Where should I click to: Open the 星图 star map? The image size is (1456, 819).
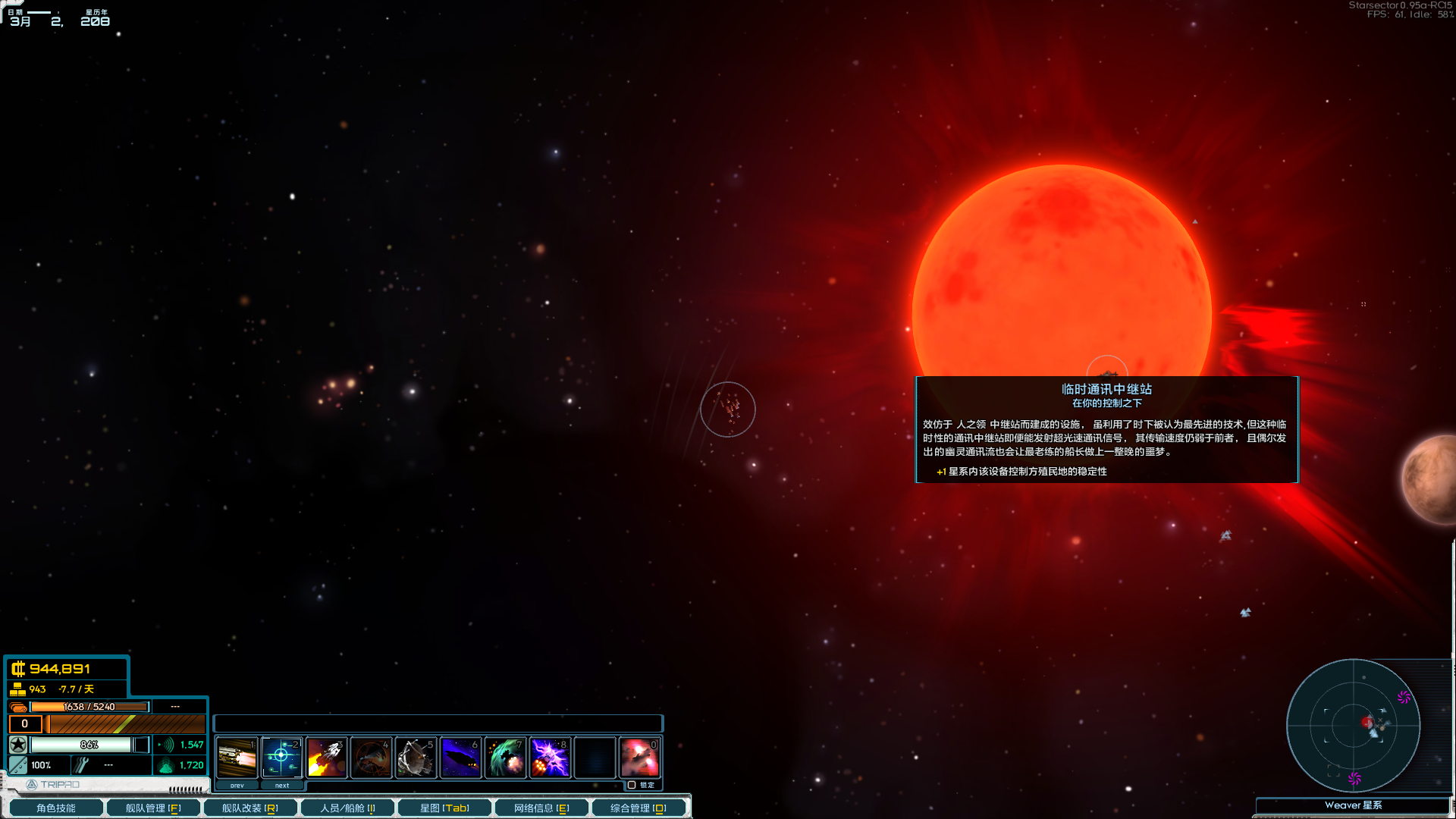(x=444, y=808)
